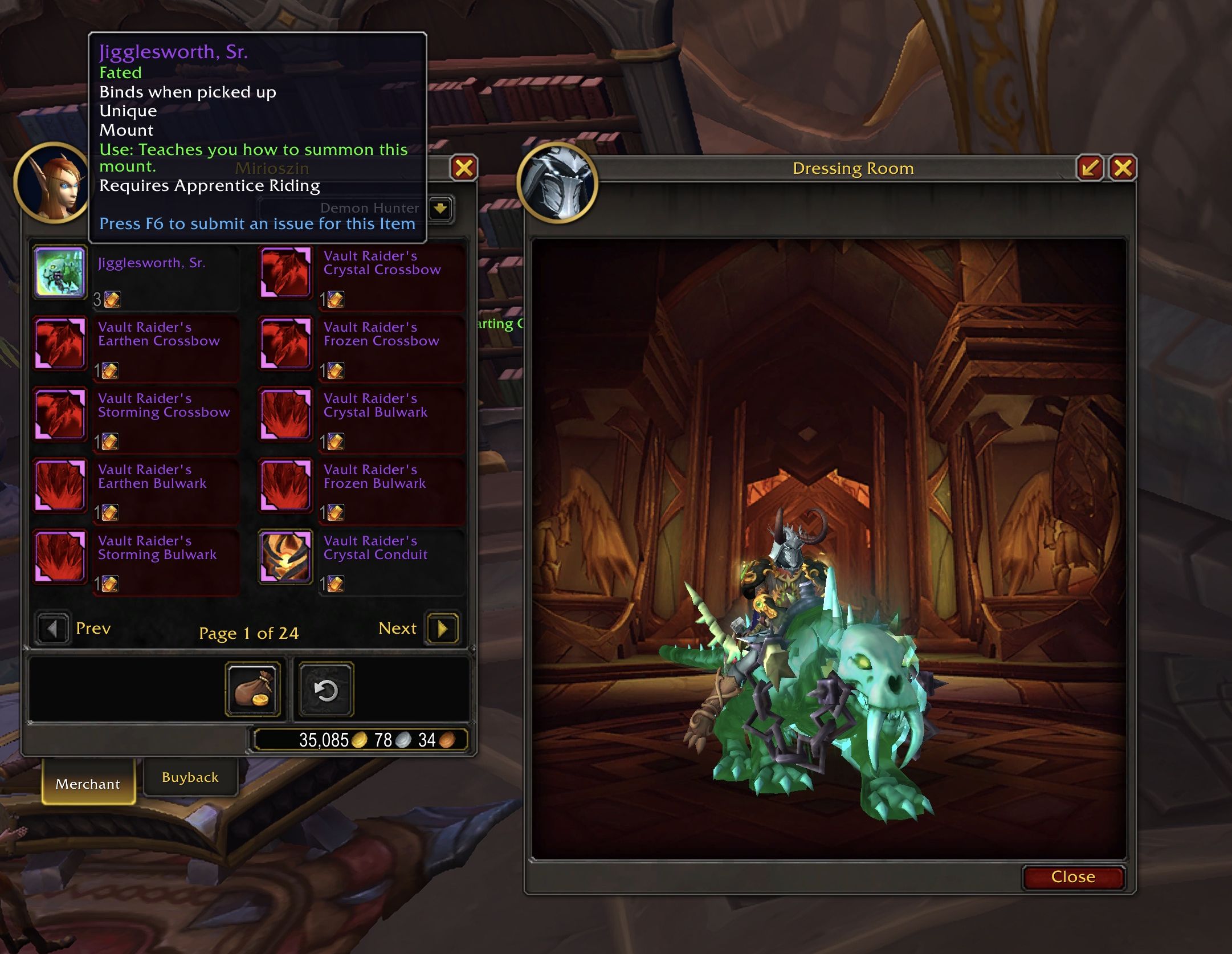
Task: Choose Vault Raider's Crystal Crossbow
Action: [x=285, y=273]
